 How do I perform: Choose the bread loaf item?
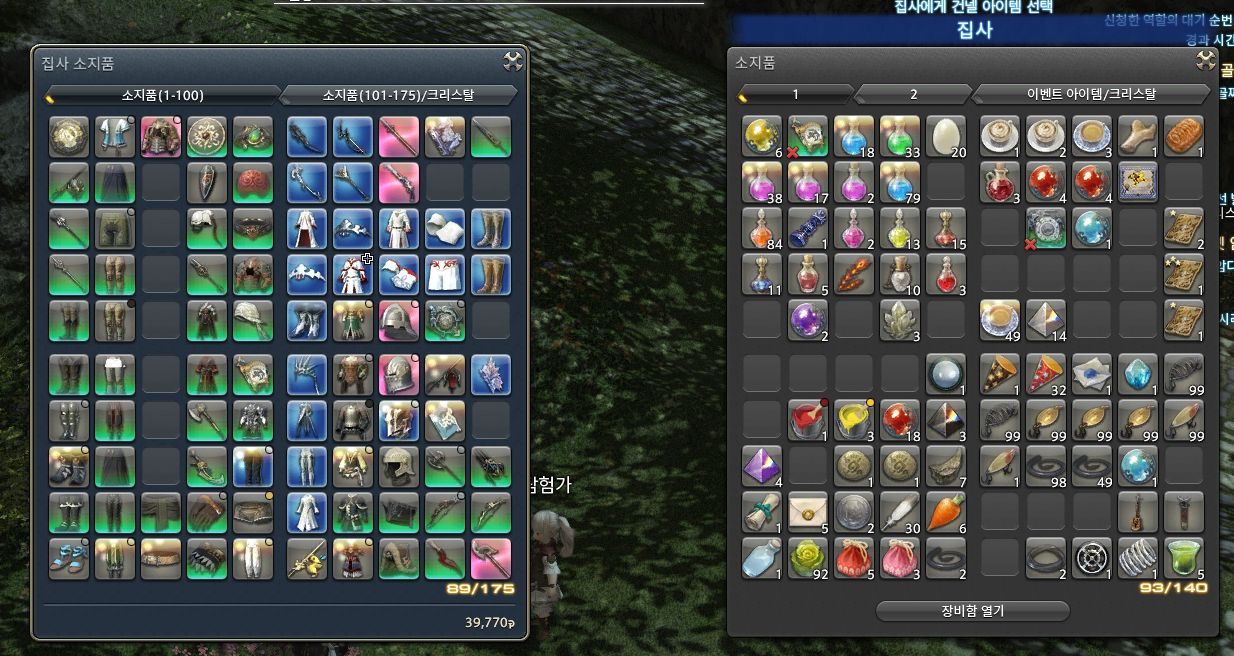pos(1183,136)
